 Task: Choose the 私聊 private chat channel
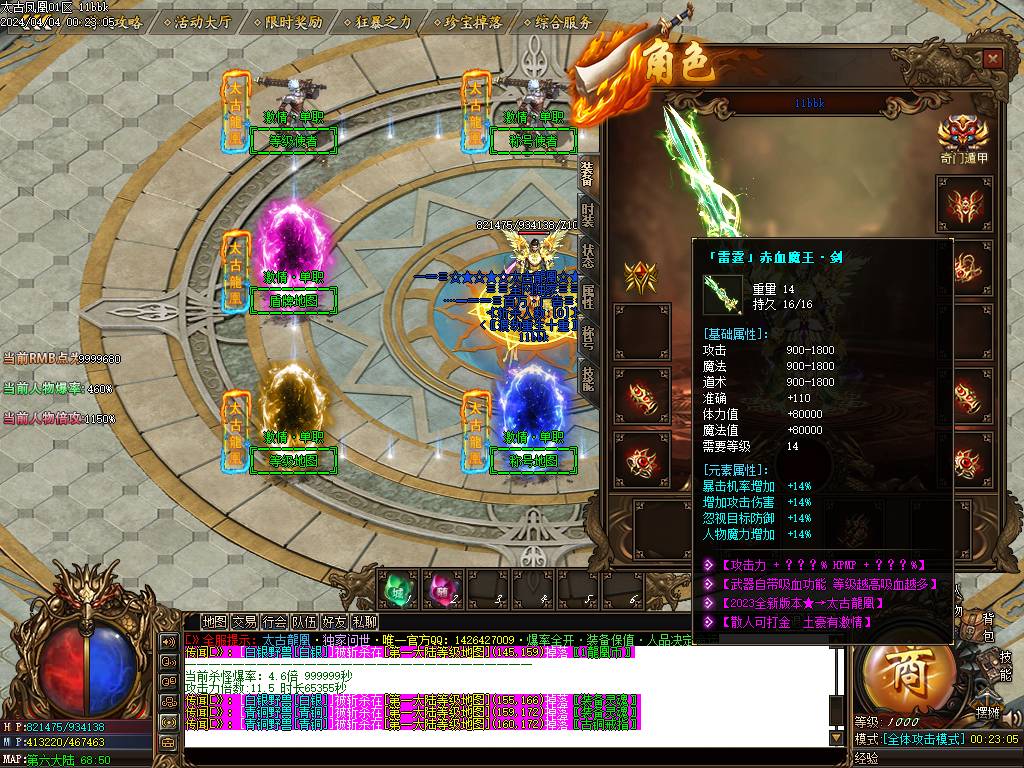364,622
